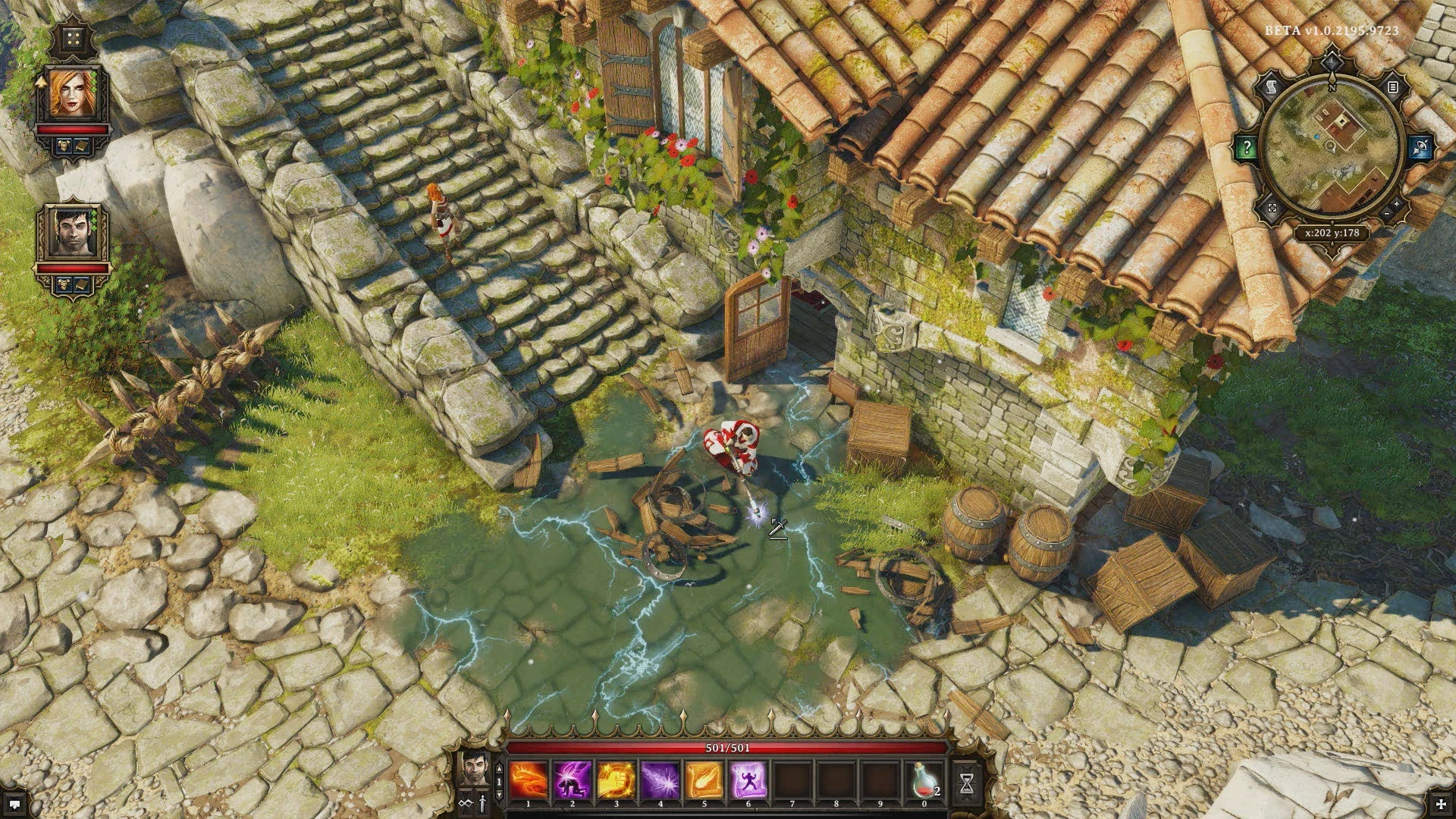The width and height of the screenshot is (1456, 819).
Task: Select the golden fist skill in slot 3
Action: [616, 779]
